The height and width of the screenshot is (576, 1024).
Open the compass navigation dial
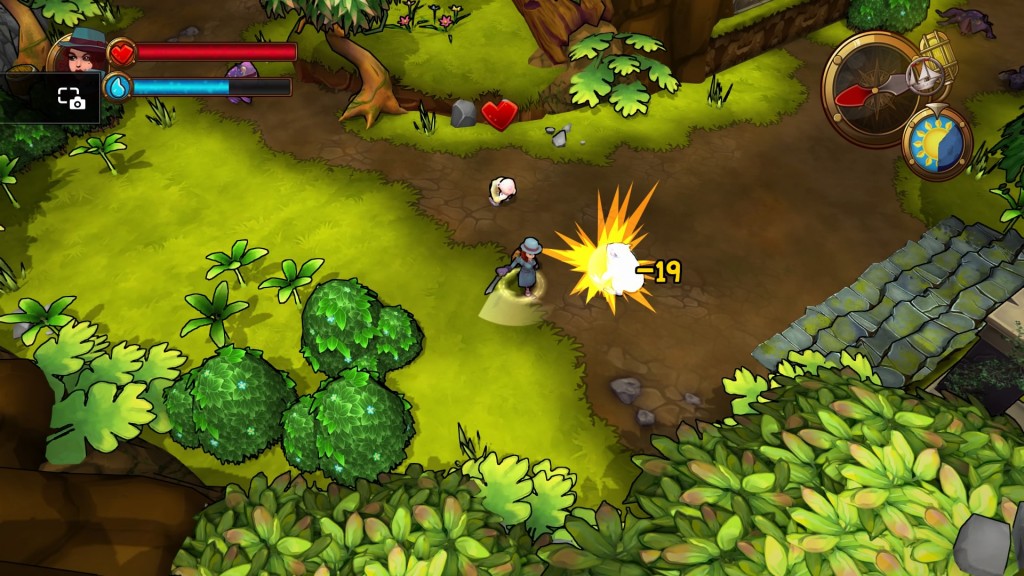(868, 88)
